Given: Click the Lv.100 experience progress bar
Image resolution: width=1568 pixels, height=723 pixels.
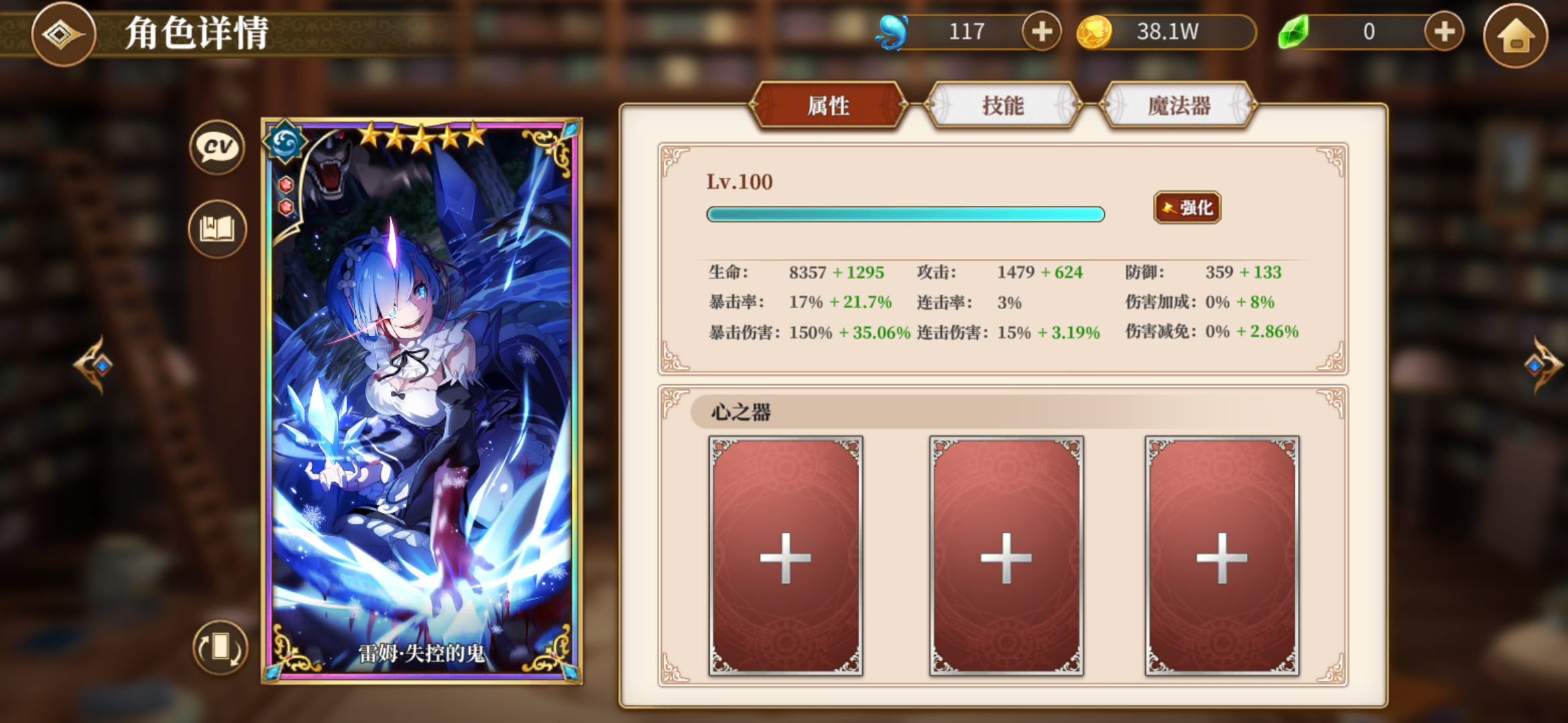Looking at the screenshot, I should pyautogui.click(x=905, y=214).
